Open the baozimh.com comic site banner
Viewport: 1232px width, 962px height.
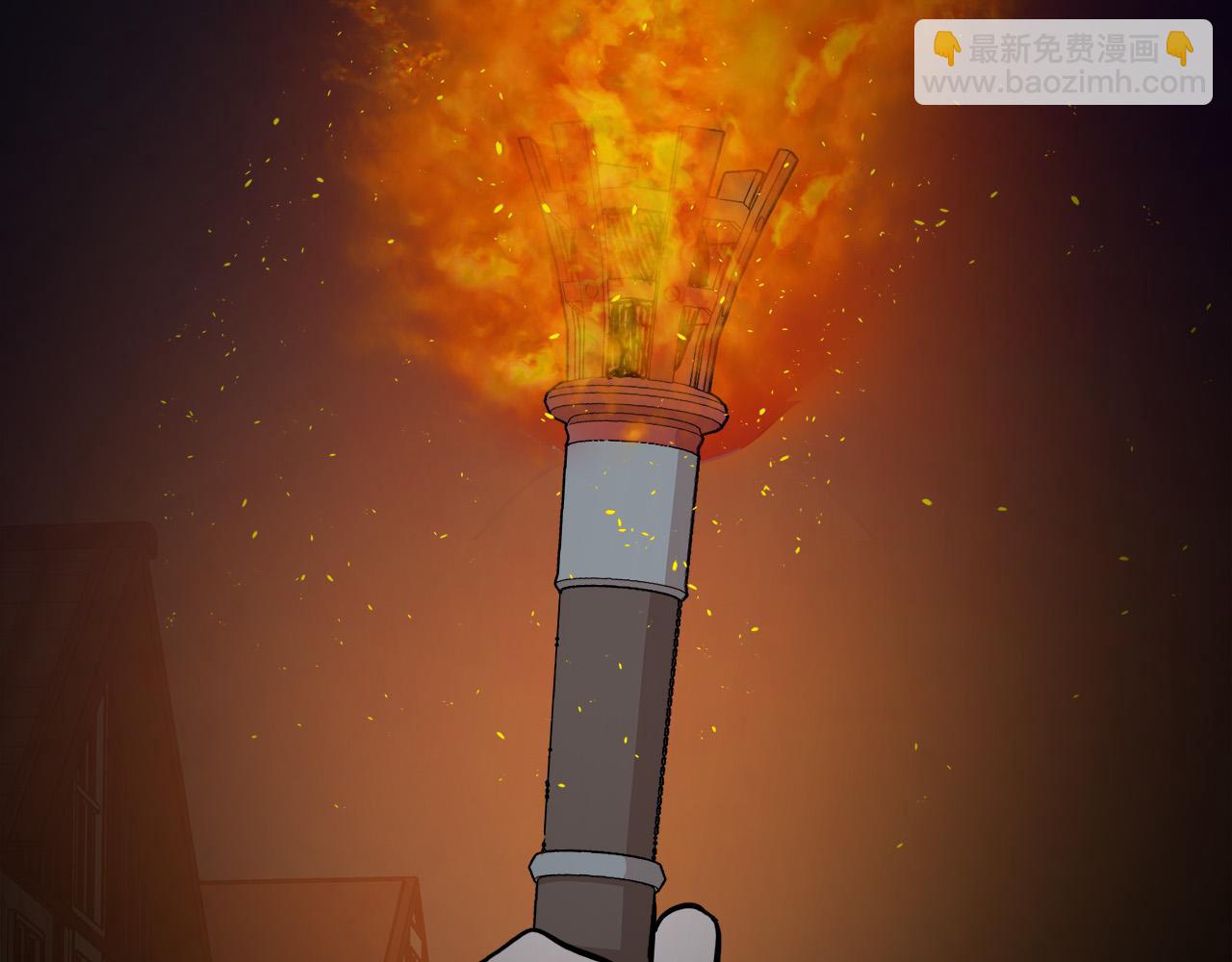(x=1063, y=63)
